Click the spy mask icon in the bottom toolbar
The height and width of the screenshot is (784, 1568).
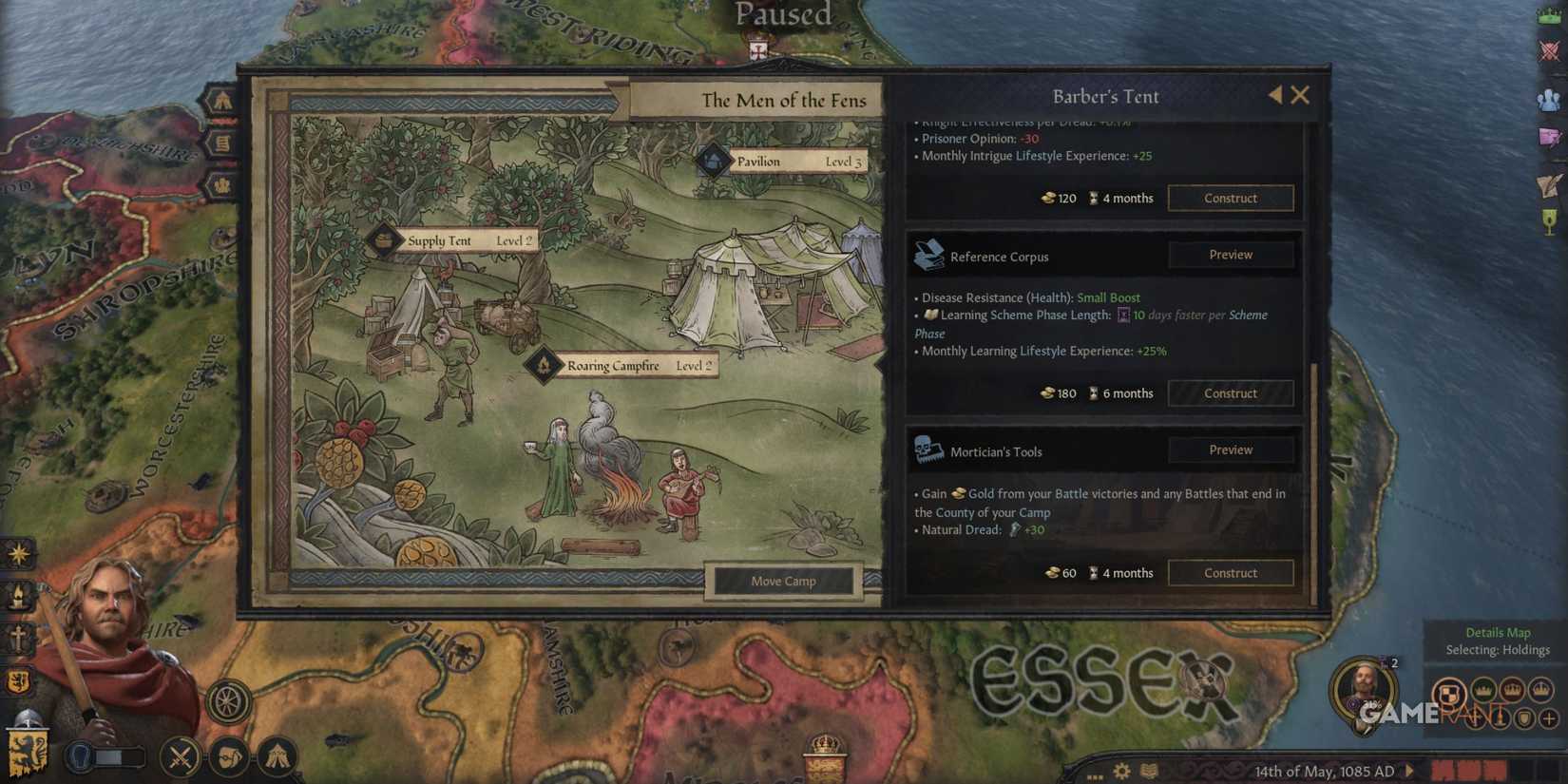tap(228, 755)
